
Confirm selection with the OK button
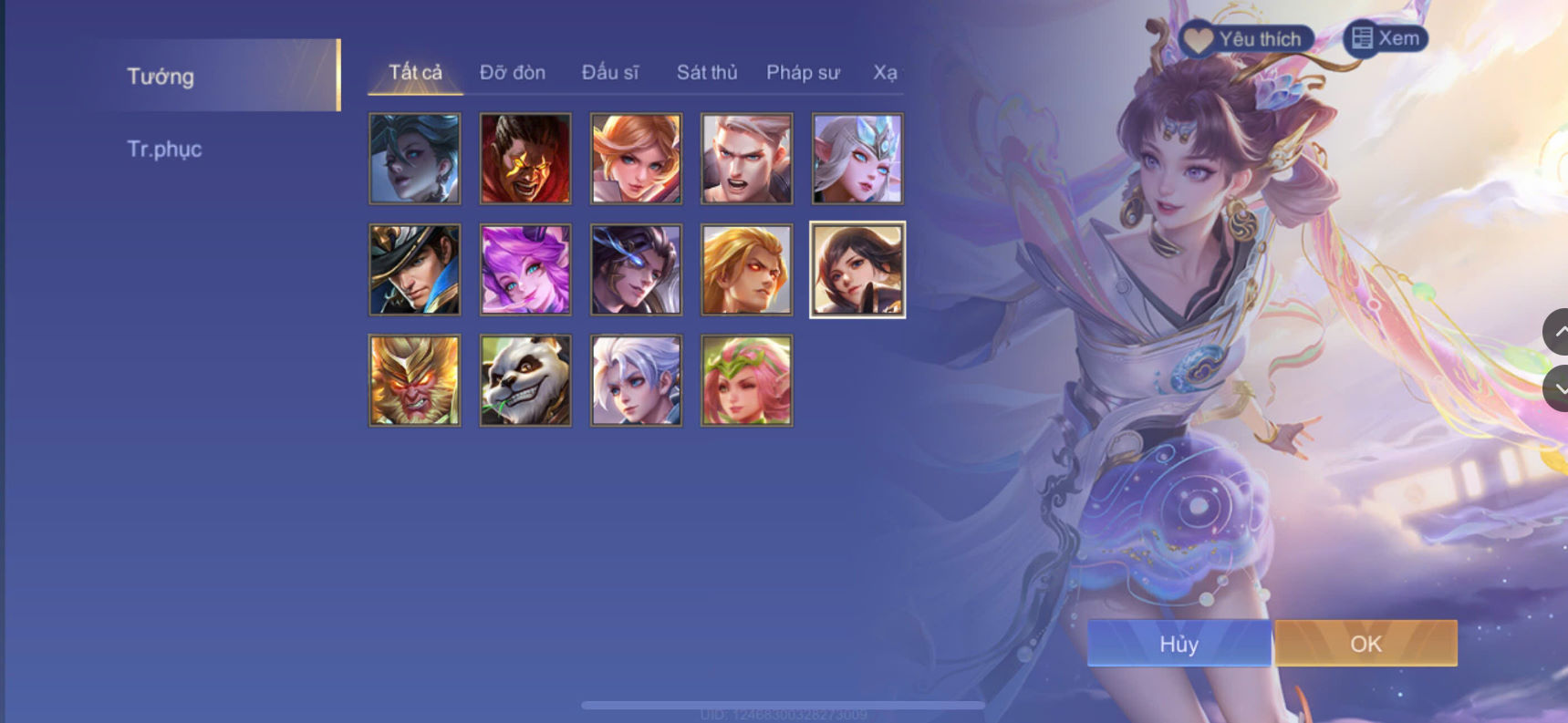coord(1364,644)
